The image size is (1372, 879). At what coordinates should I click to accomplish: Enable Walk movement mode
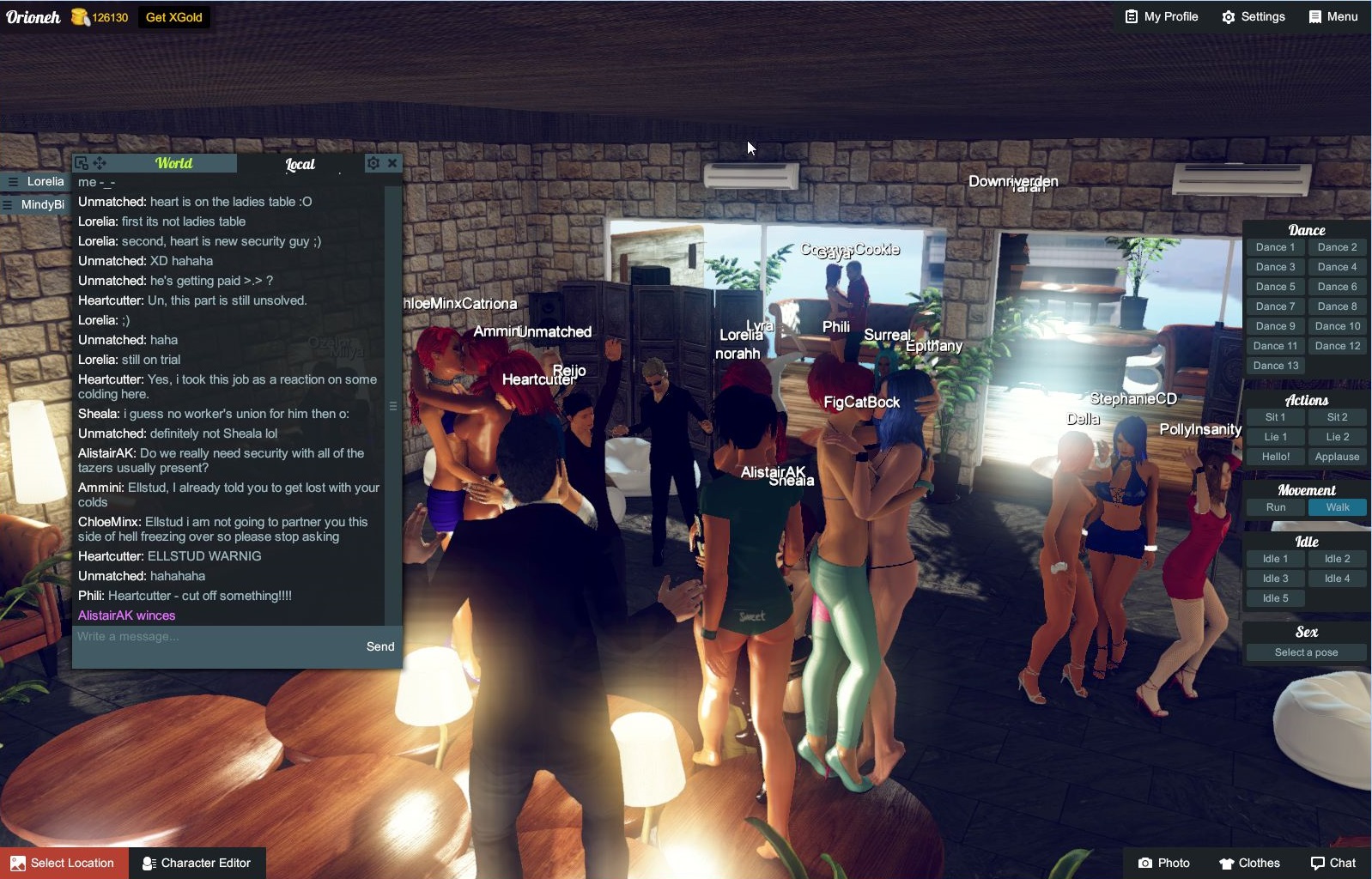point(1338,506)
